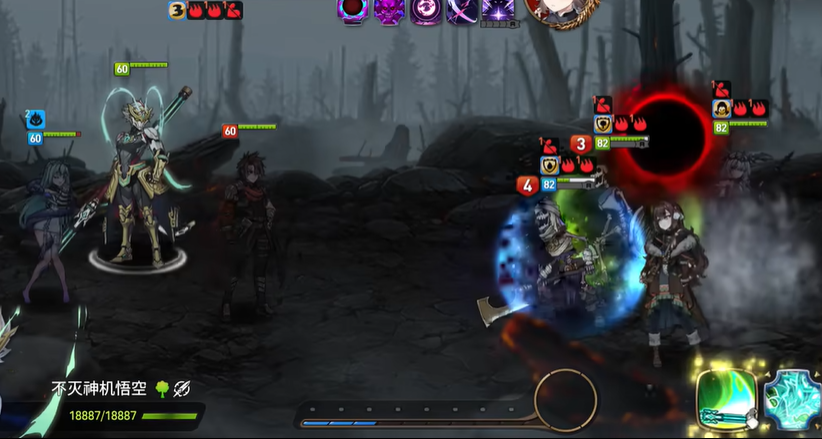This screenshot has width=822, height=439.
Task: Click the character portrait at top
Action: (x=556, y=10)
